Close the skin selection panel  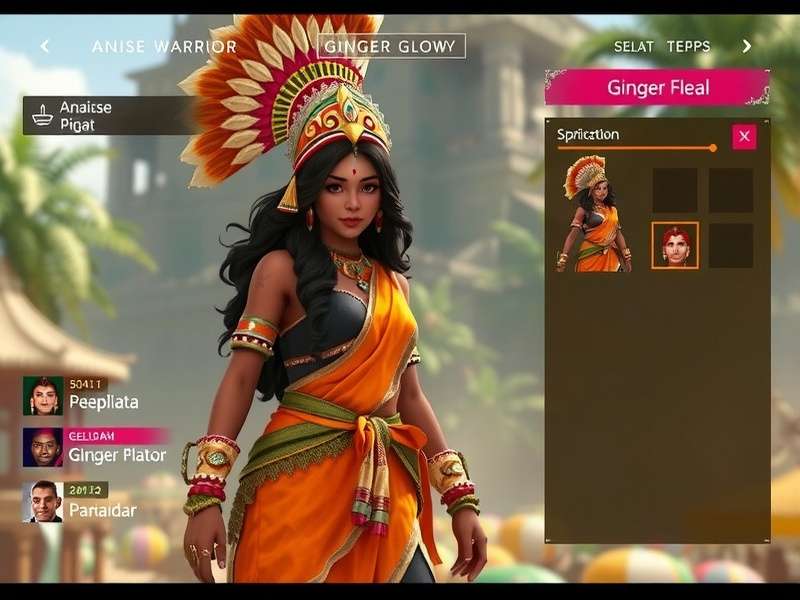click(x=744, y=137)
